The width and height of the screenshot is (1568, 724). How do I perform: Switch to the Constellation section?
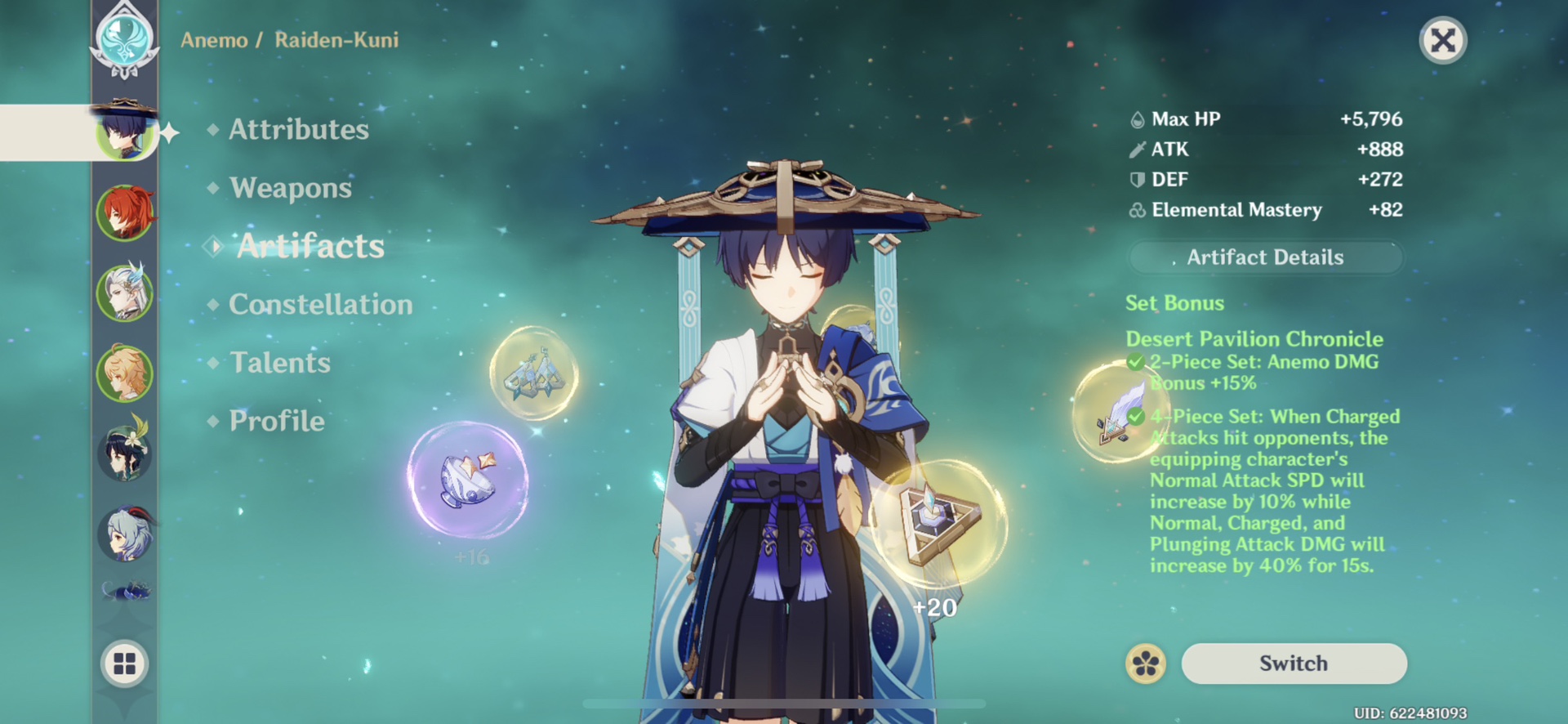(321, 304)
